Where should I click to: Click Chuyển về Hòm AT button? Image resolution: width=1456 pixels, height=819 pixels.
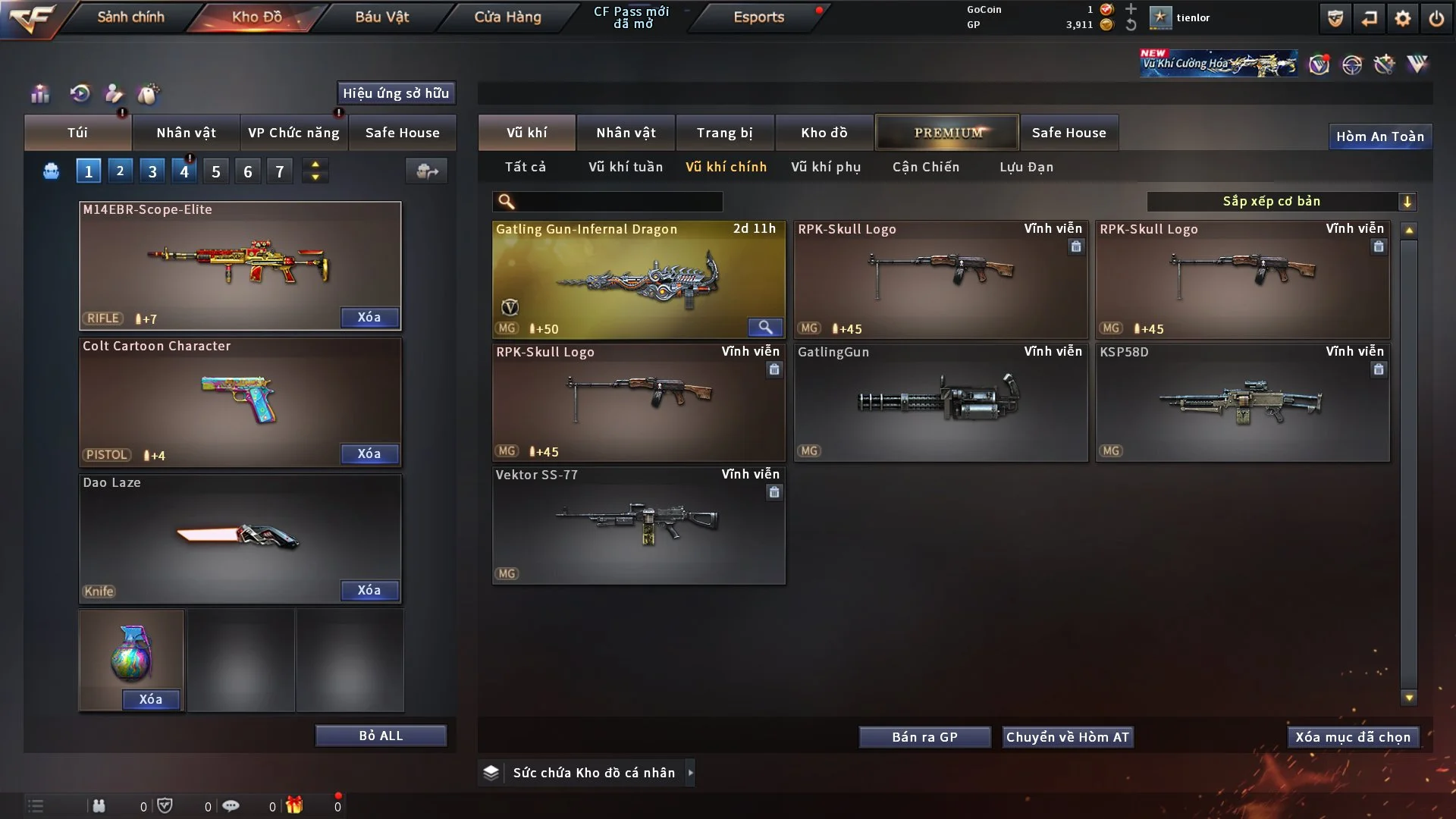tap(1067, 737)
